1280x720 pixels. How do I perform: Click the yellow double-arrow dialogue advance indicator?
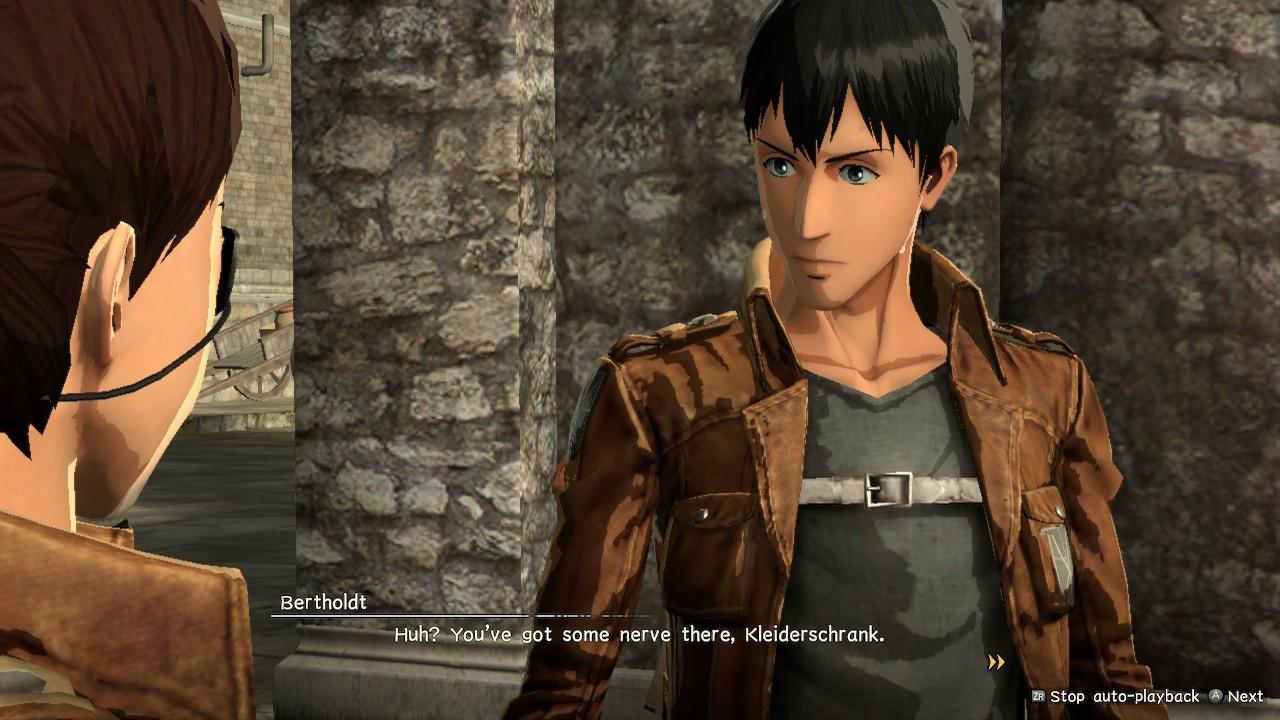[x=995, y=662]
